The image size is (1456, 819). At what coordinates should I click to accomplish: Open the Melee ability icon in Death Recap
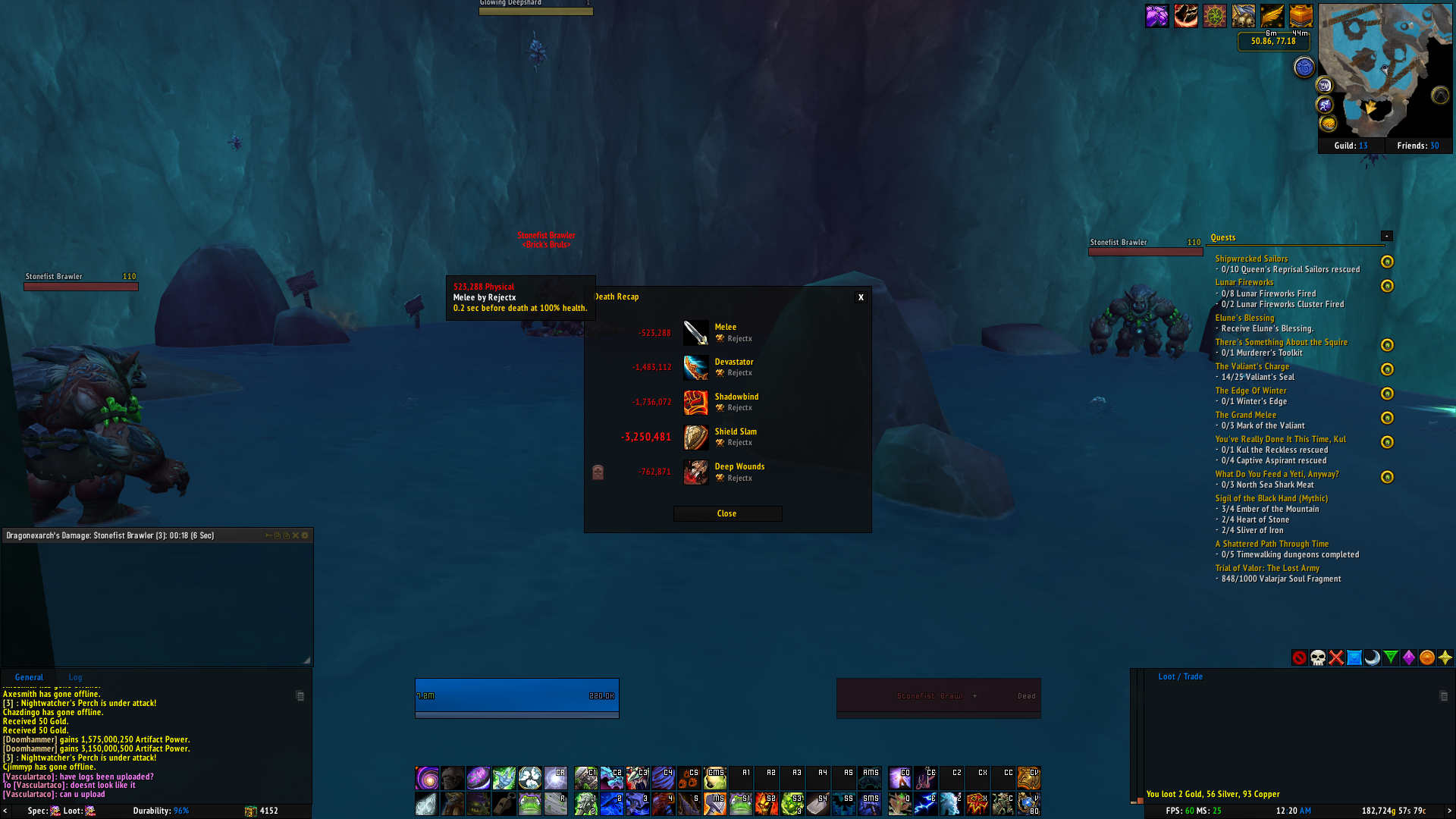click(695, 332)
